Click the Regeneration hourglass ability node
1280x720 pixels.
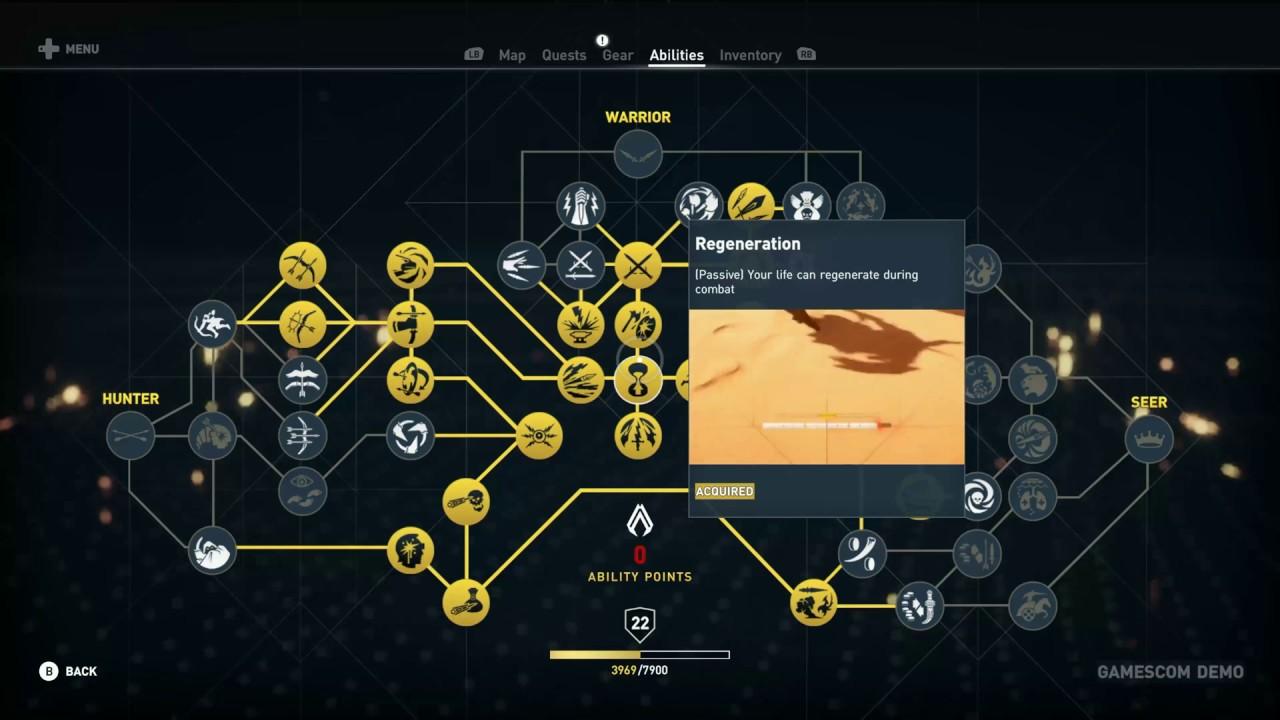point(638,380)
